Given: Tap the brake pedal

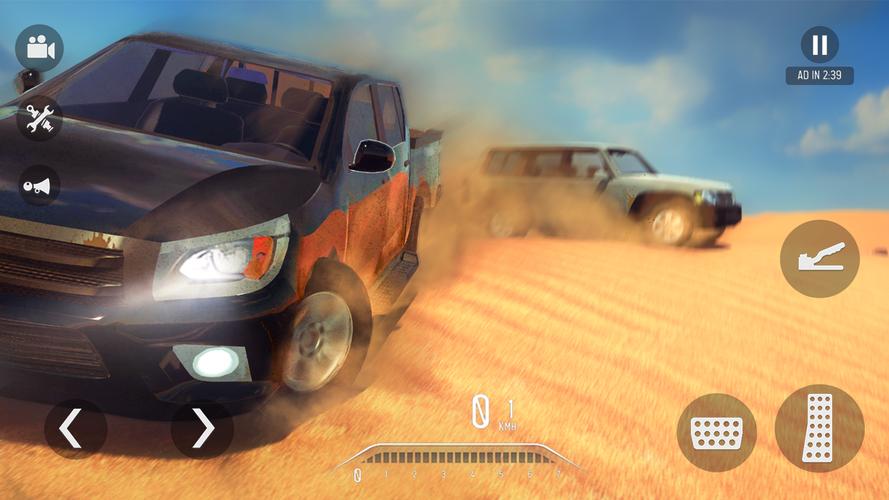Looking at the screenshot, I should [716, 432].
